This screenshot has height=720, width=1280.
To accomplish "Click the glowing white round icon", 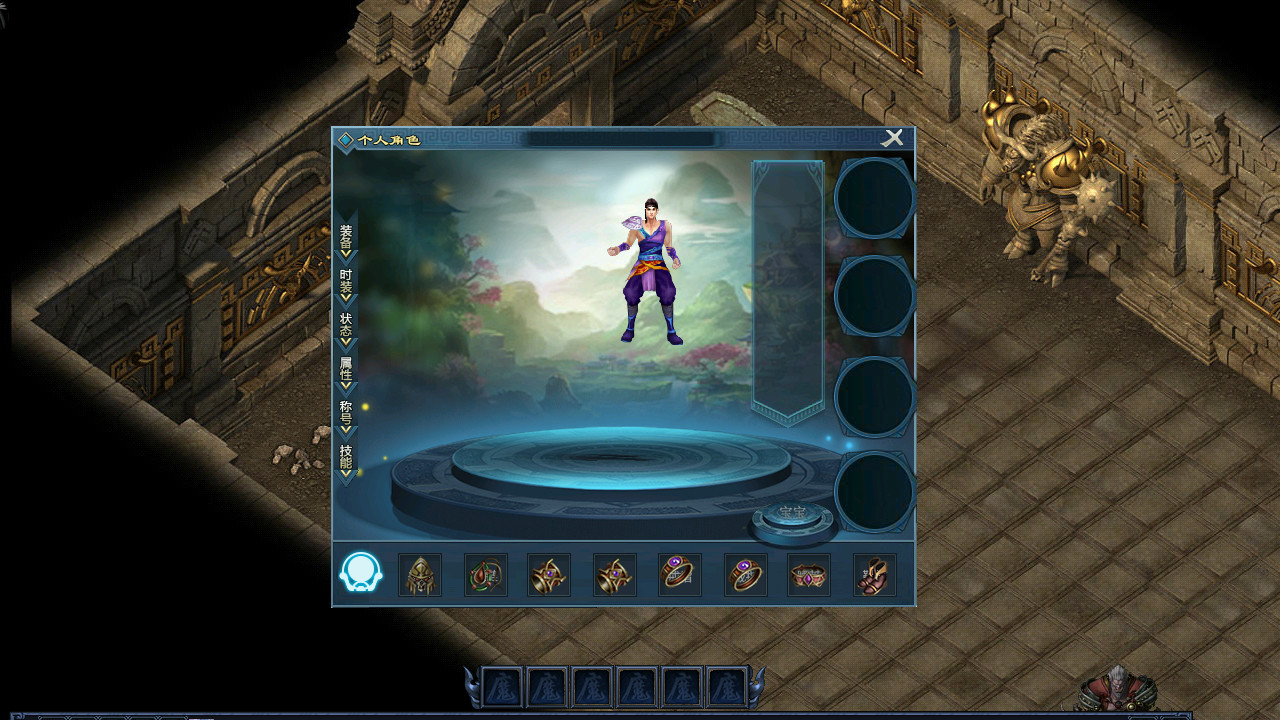I will tap(361, 573).
